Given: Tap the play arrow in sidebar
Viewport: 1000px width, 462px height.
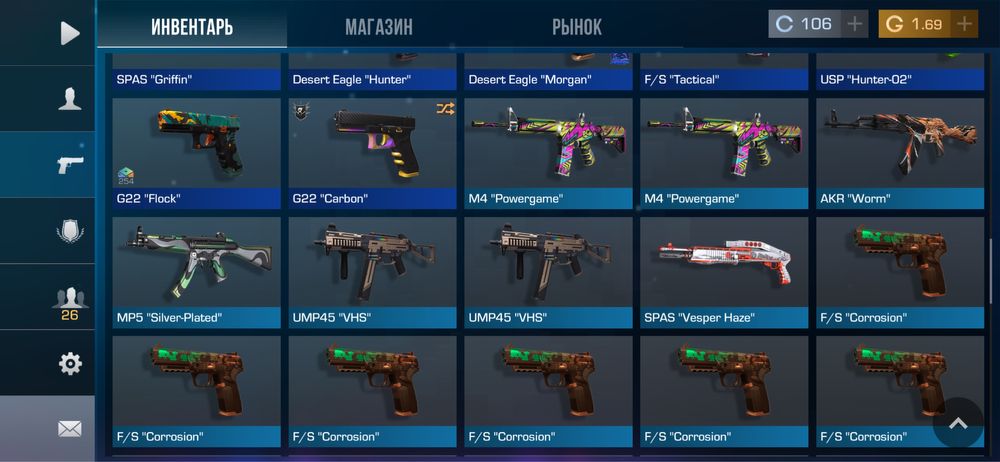Looking at the screenshot, I should (69, 33).
